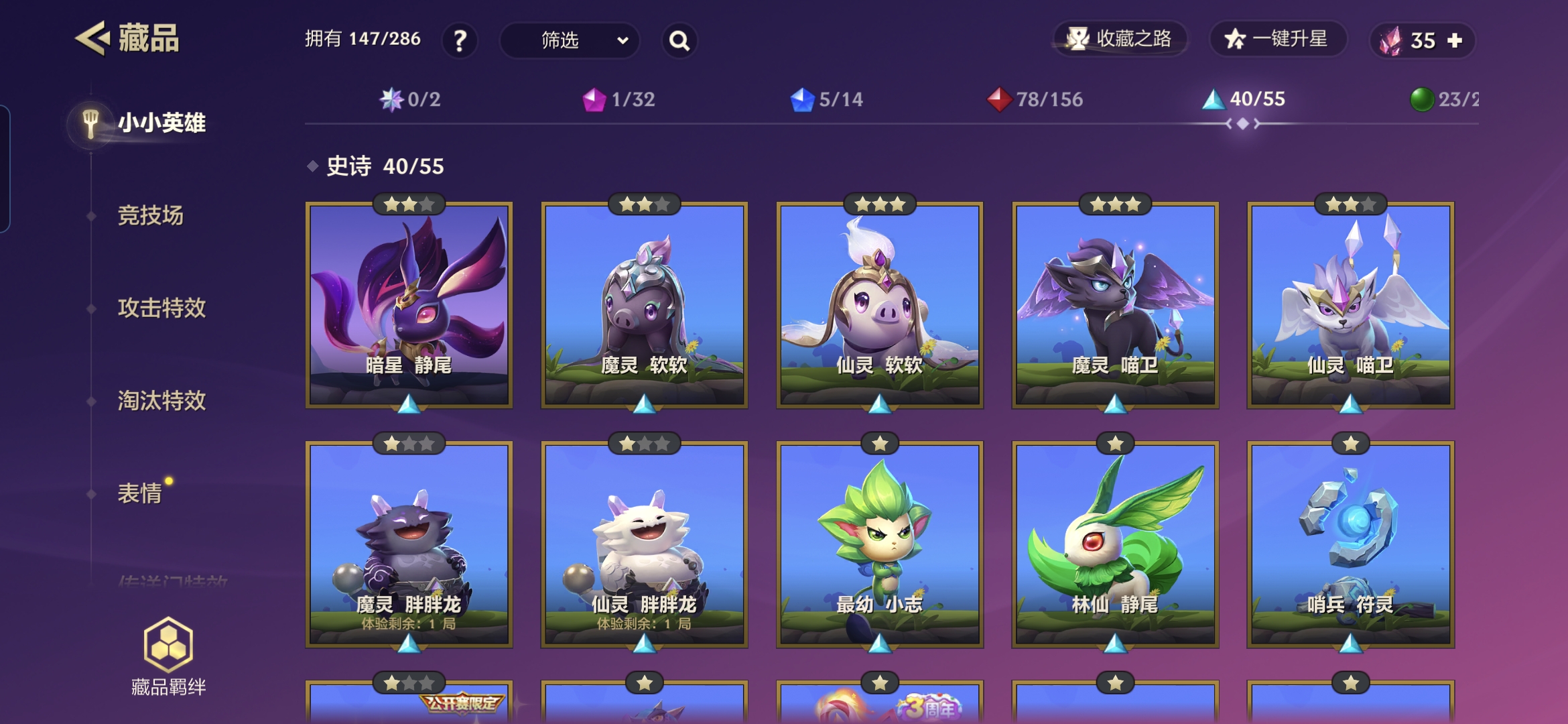
Task: Switch to the 0/2 star crystal rarity tab
Action: (x=410, y=99)
